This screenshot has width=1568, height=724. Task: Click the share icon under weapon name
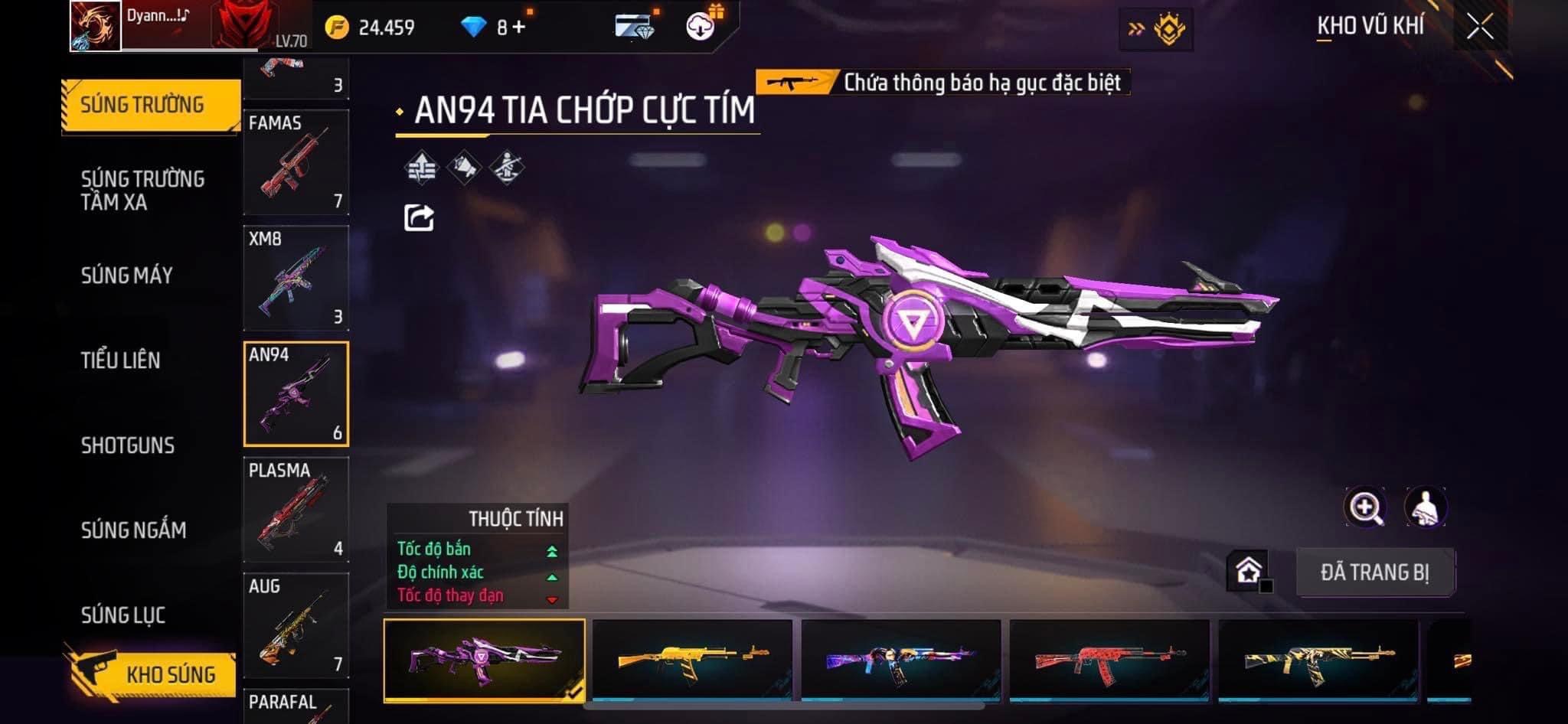tap(419, 218)
